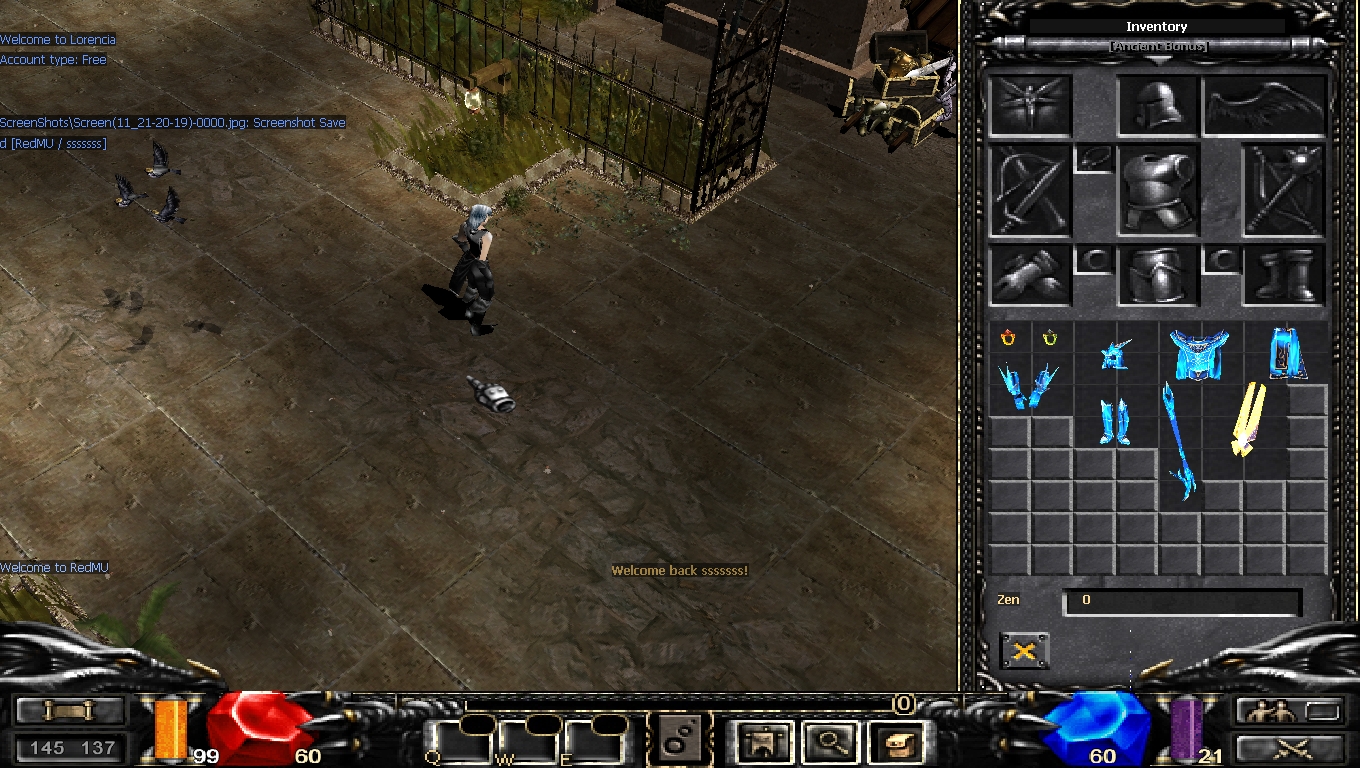
Task: Click the crossed swords button
Action: [x=1289, y=748]
